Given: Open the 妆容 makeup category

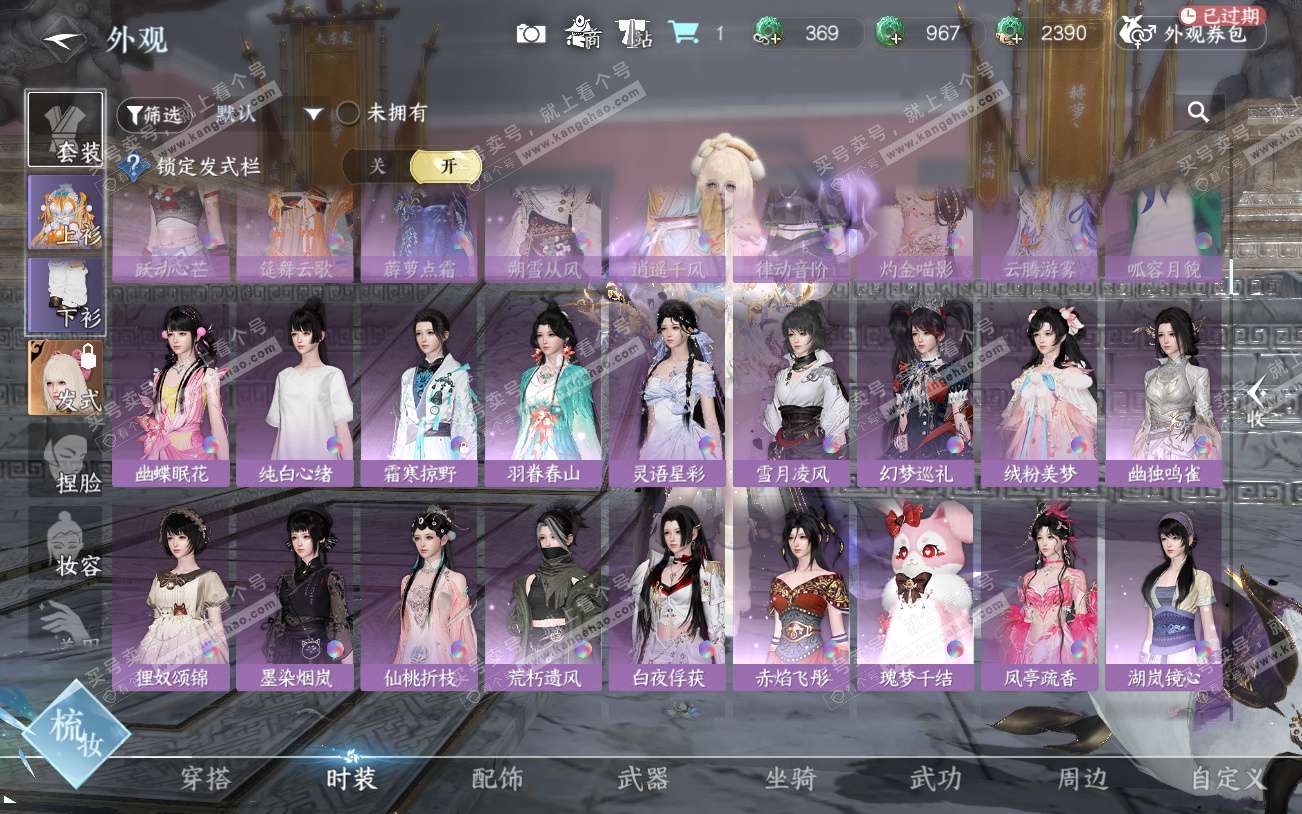Looking at the screenshot, I should tap(66, 543).
